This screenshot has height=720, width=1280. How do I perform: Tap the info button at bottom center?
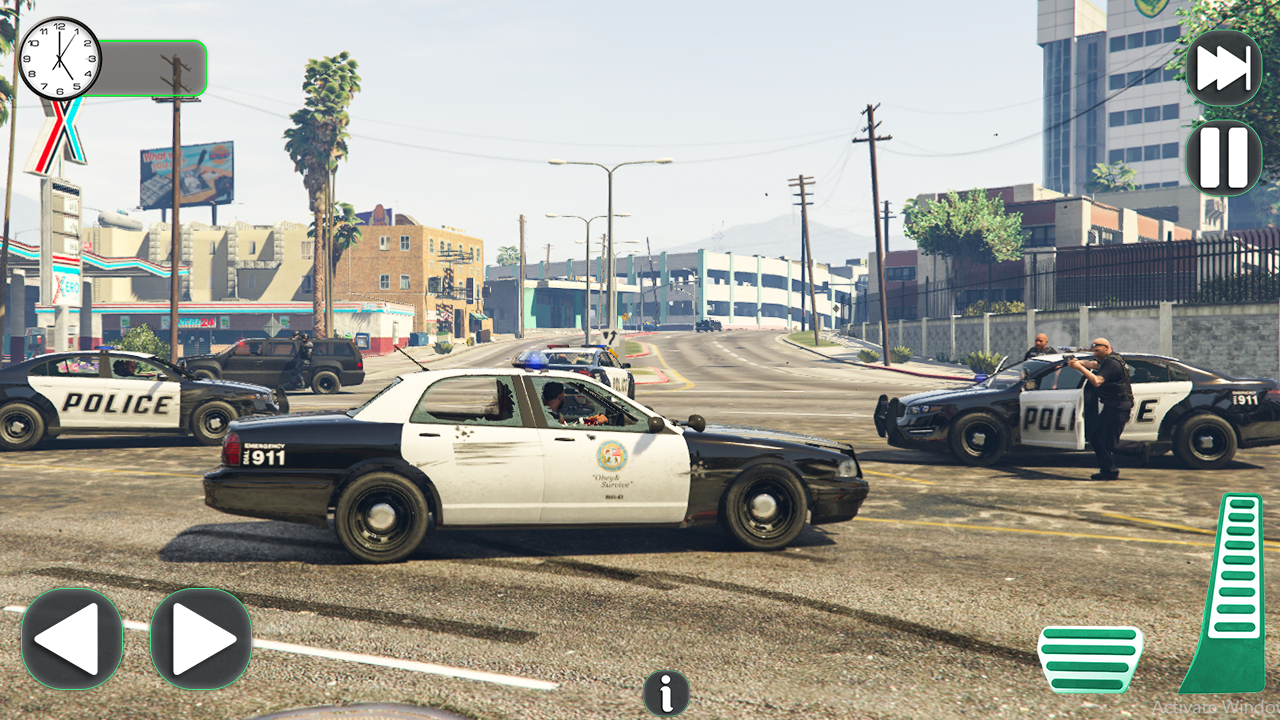pyautogui.click(x=664, y=692)
